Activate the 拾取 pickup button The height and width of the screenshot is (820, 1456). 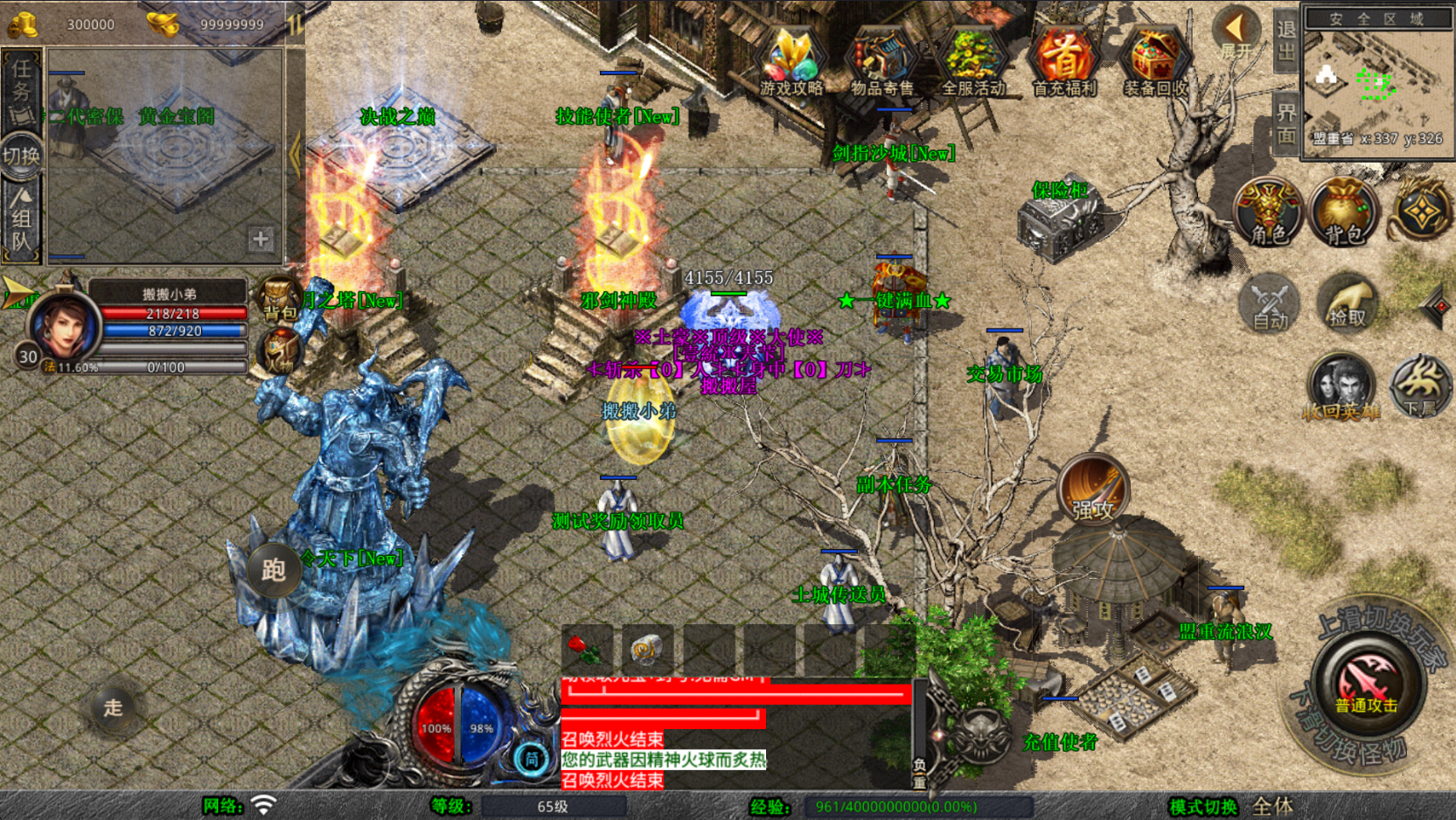click(x=1347, y=303)
